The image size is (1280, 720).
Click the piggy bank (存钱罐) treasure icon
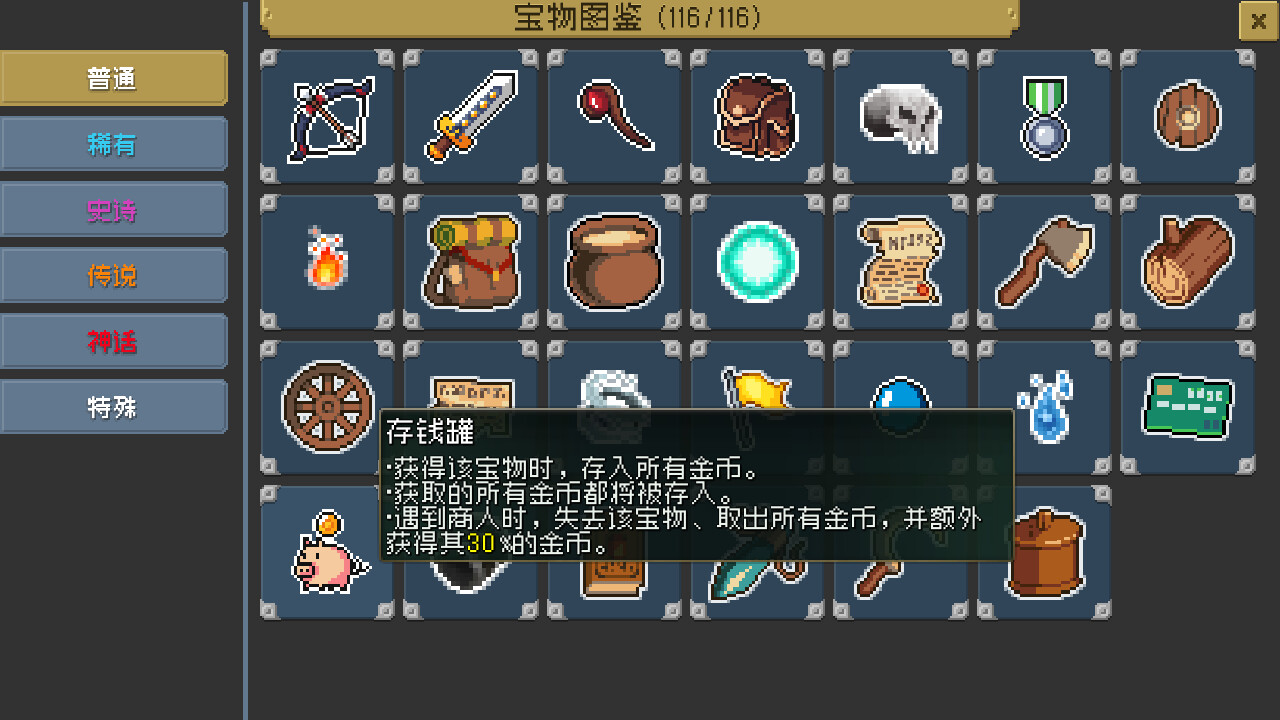pos(326,550)
